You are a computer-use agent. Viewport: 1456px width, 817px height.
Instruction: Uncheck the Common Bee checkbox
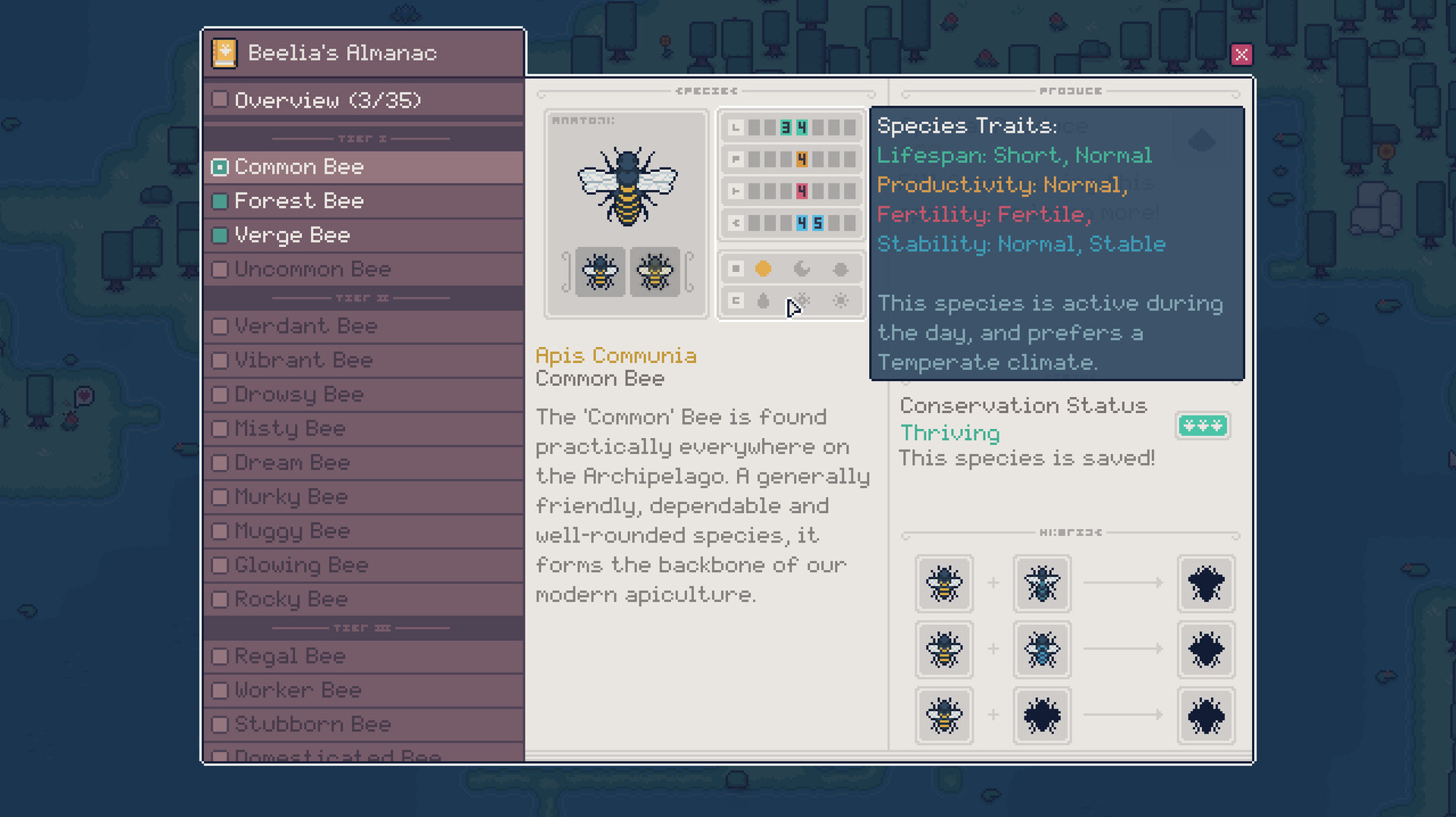click(220, 167)
